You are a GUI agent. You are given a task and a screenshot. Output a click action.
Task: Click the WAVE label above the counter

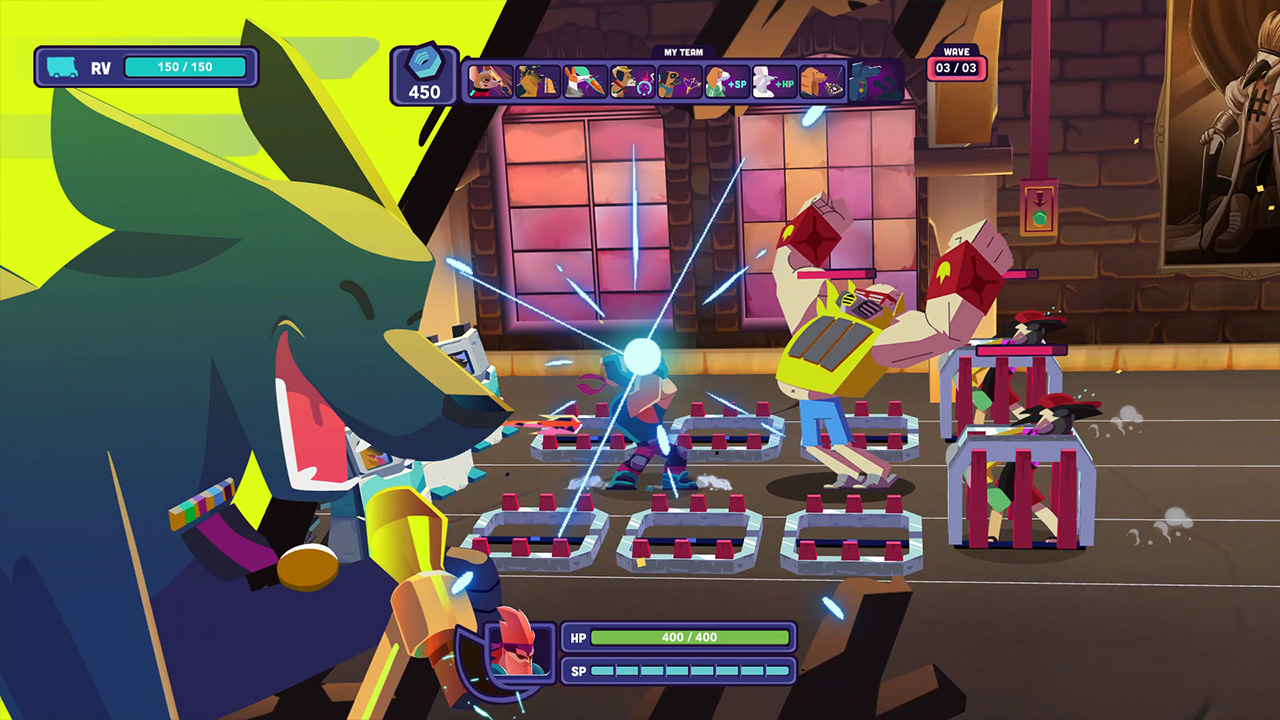point(956,49)
